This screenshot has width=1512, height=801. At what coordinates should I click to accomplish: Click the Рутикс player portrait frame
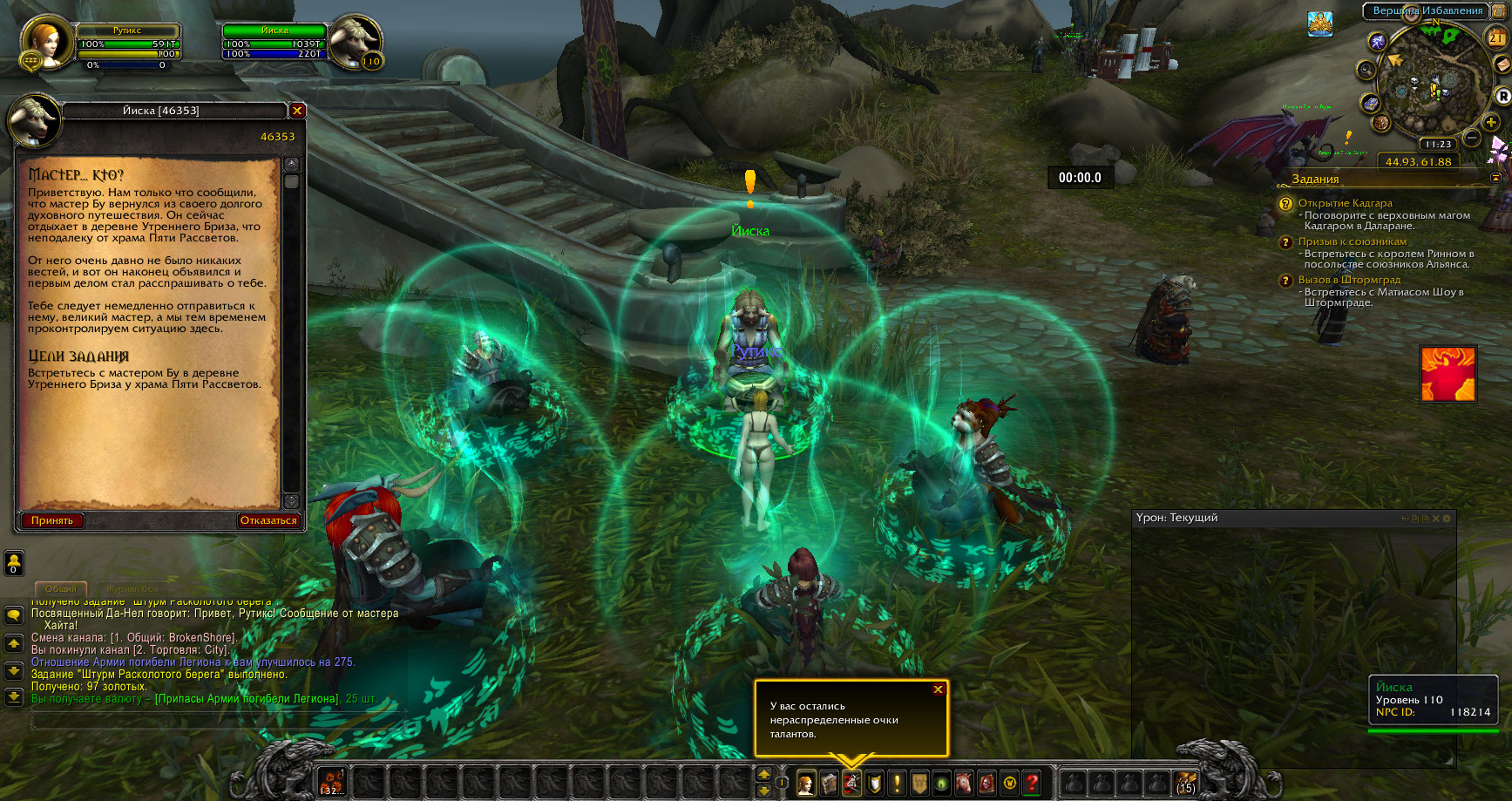[45, 42]
